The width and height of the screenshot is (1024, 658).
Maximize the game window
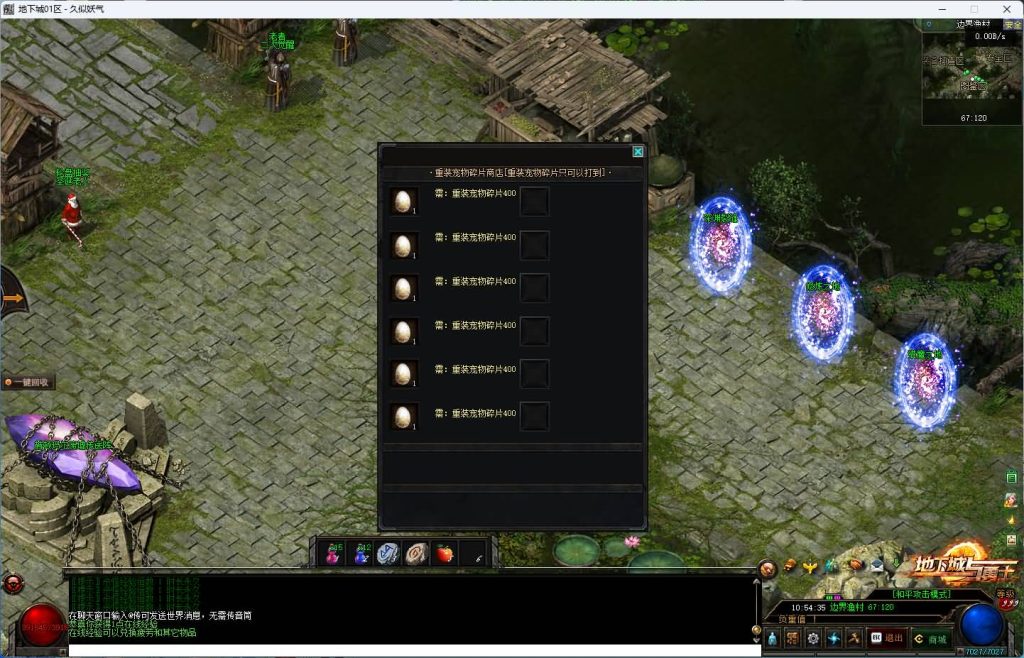[x=974, y=9]
